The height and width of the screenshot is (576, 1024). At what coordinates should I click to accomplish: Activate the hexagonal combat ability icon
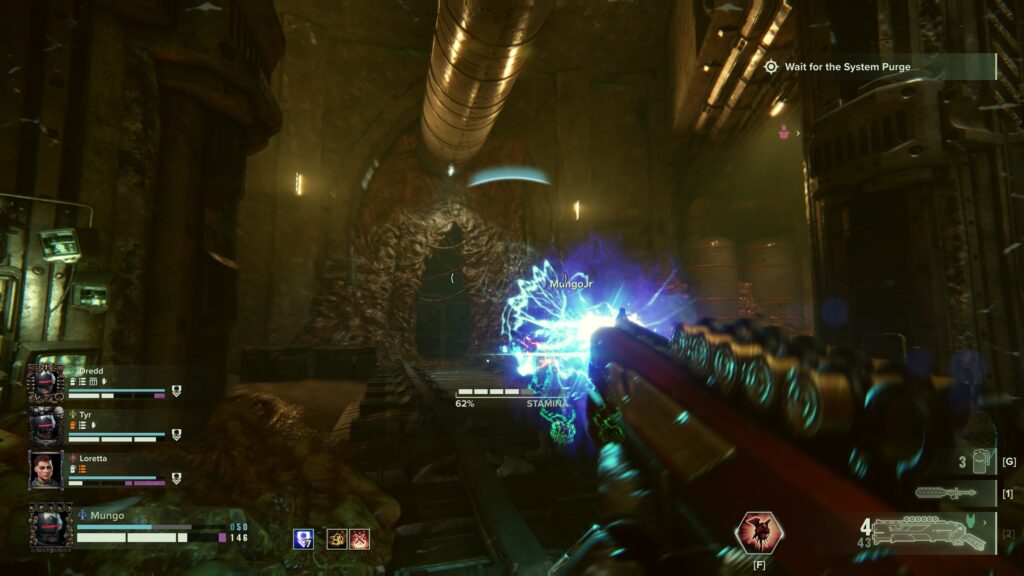(x=759, y=532)
